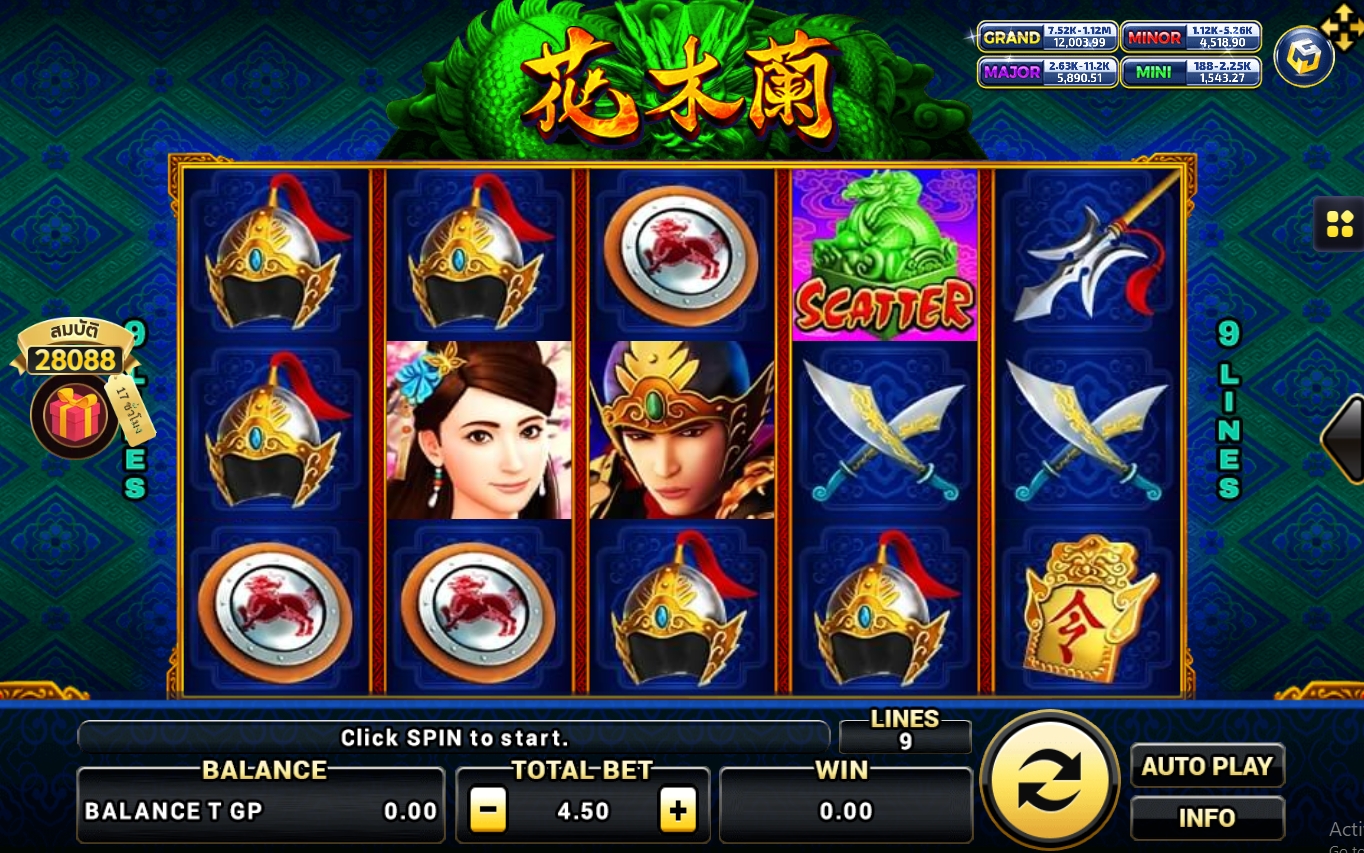1364x853 pixels.
Task: Expand the side panel arrow
Action: pyautogui.click(x=1345, y=438)
